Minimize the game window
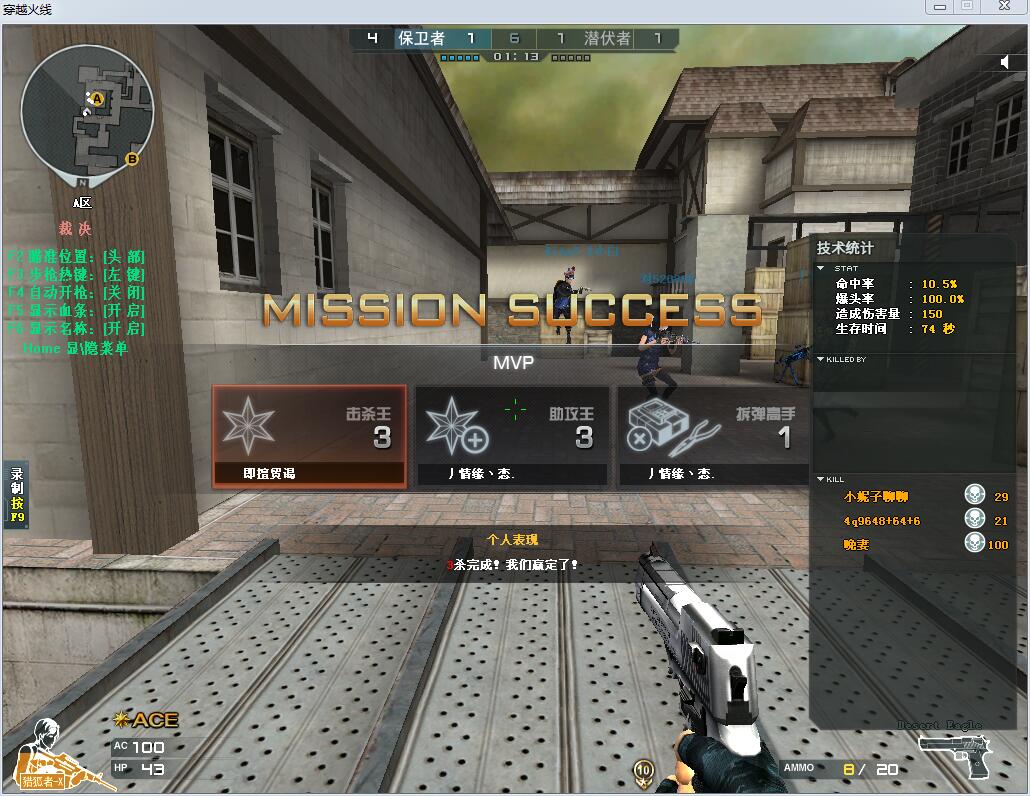Screen dimensions: 1030x796 tap(938, 7)
